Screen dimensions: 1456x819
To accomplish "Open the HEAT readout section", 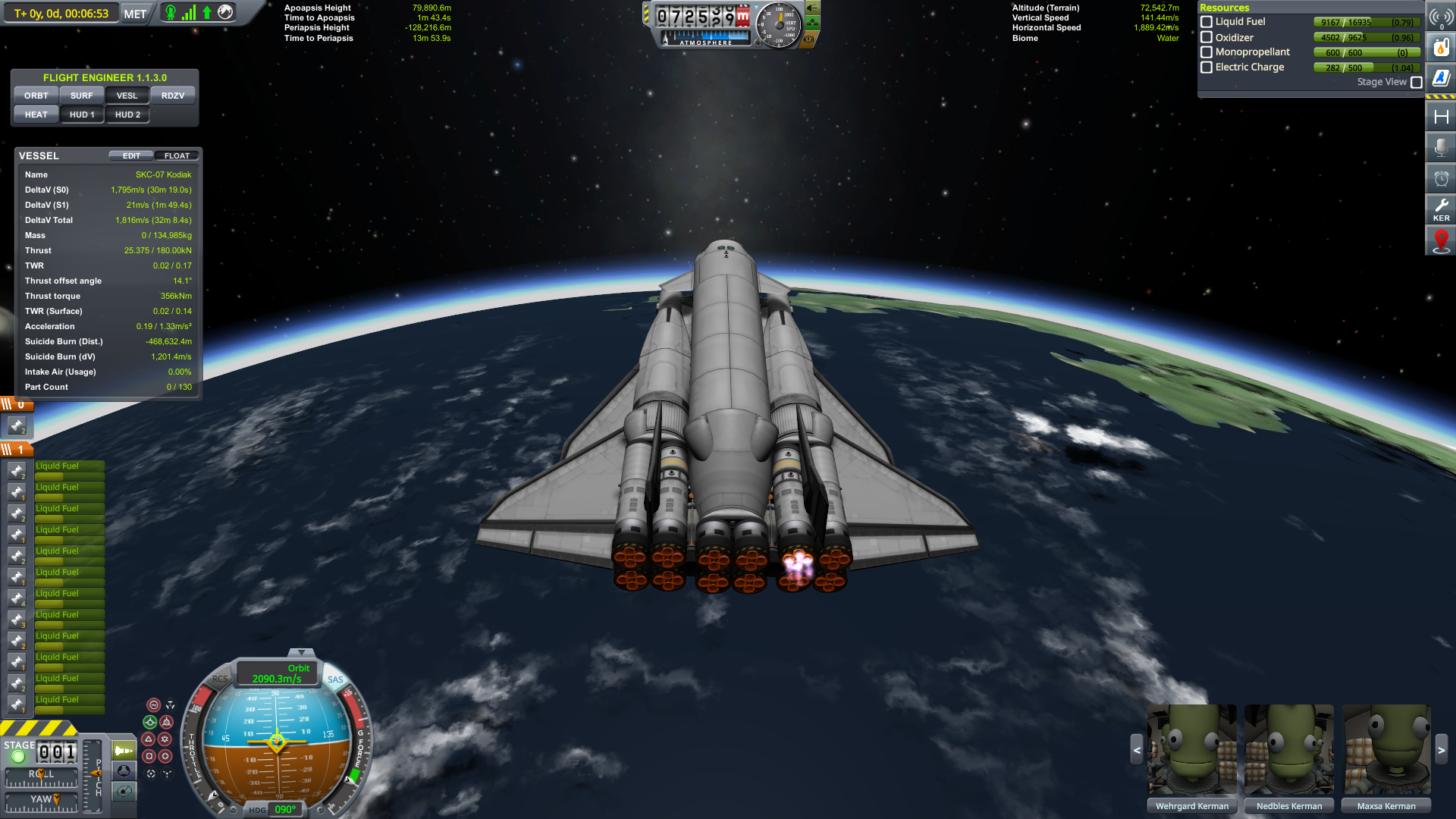I will (x=36, y=115).
